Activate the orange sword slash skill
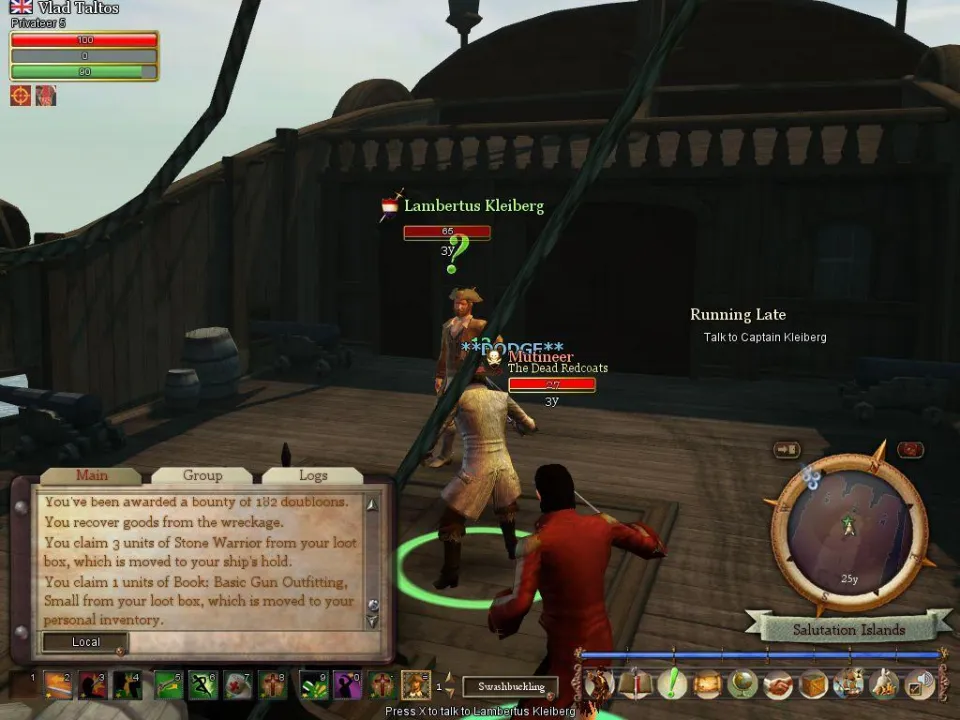The image size is (960, 720). point(56,685)
